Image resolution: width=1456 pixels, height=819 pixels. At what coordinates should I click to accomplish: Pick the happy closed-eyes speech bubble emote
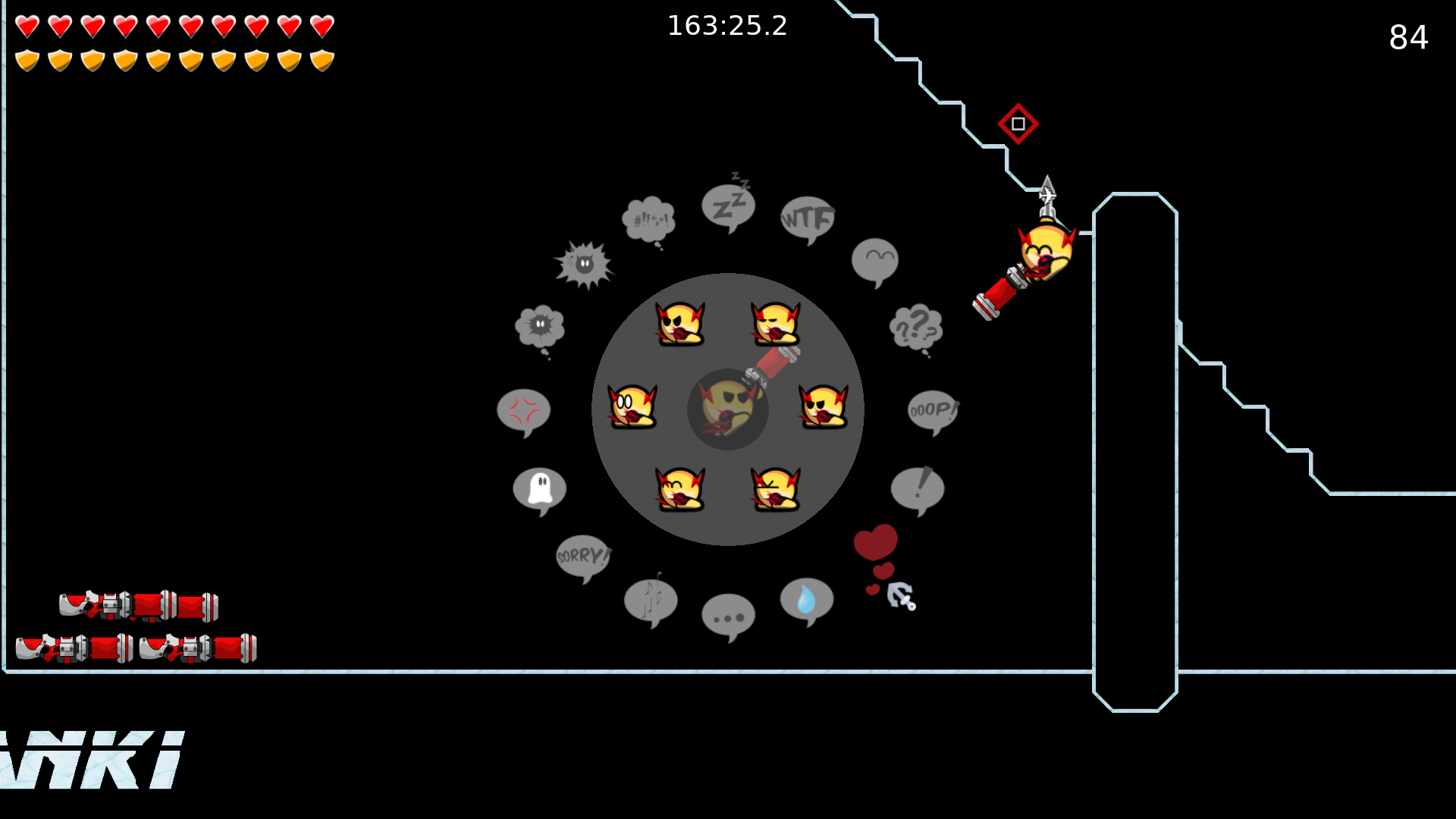coord(875,262)
